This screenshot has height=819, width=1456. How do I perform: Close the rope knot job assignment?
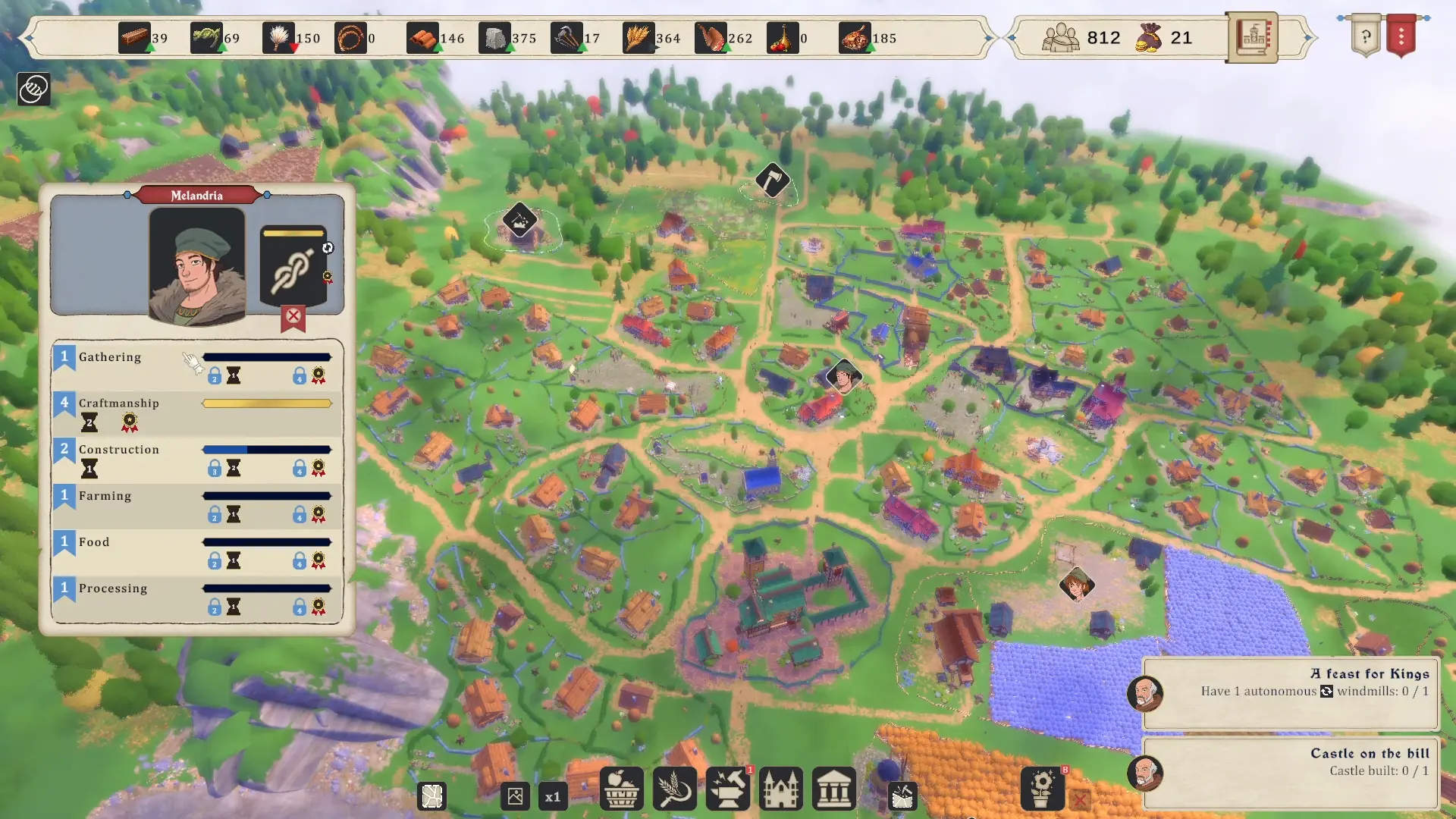click(293, 316)
